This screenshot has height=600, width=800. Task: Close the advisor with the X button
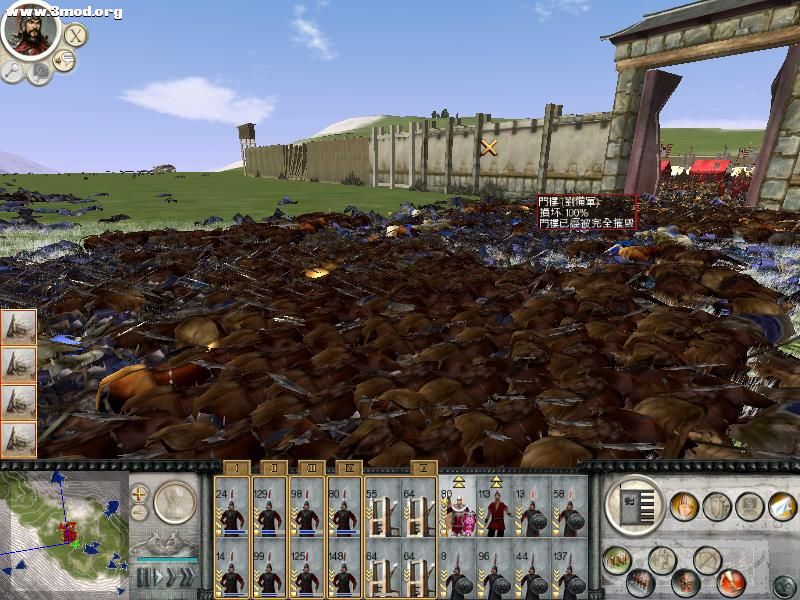[x=75, y=35]
